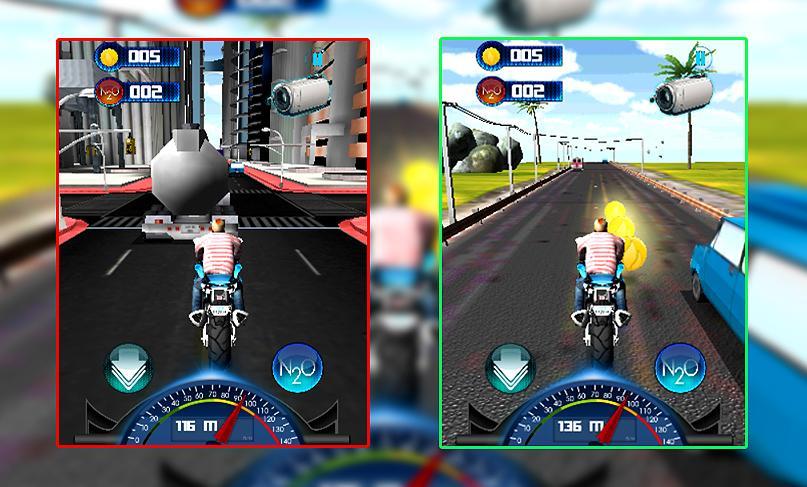
Task: Pause the game in the red-framed city screenshot
Action: 318,58
